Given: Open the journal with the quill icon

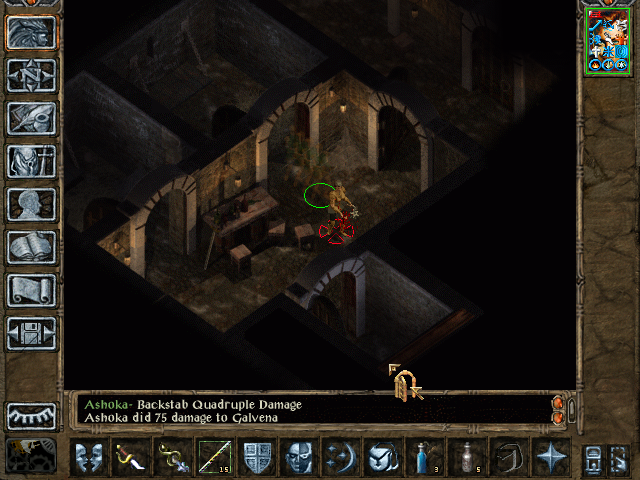Looking at the screenshot, I should click(x=31, y=117).
